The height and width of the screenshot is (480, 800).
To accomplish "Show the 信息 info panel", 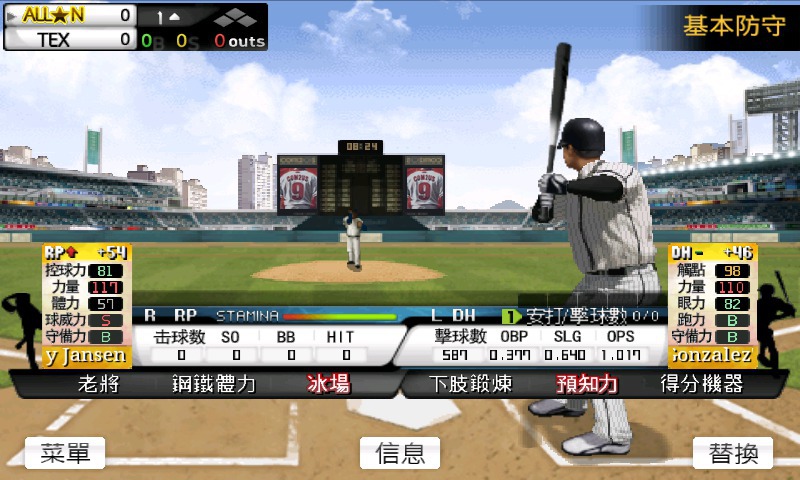I will (400, 453).
